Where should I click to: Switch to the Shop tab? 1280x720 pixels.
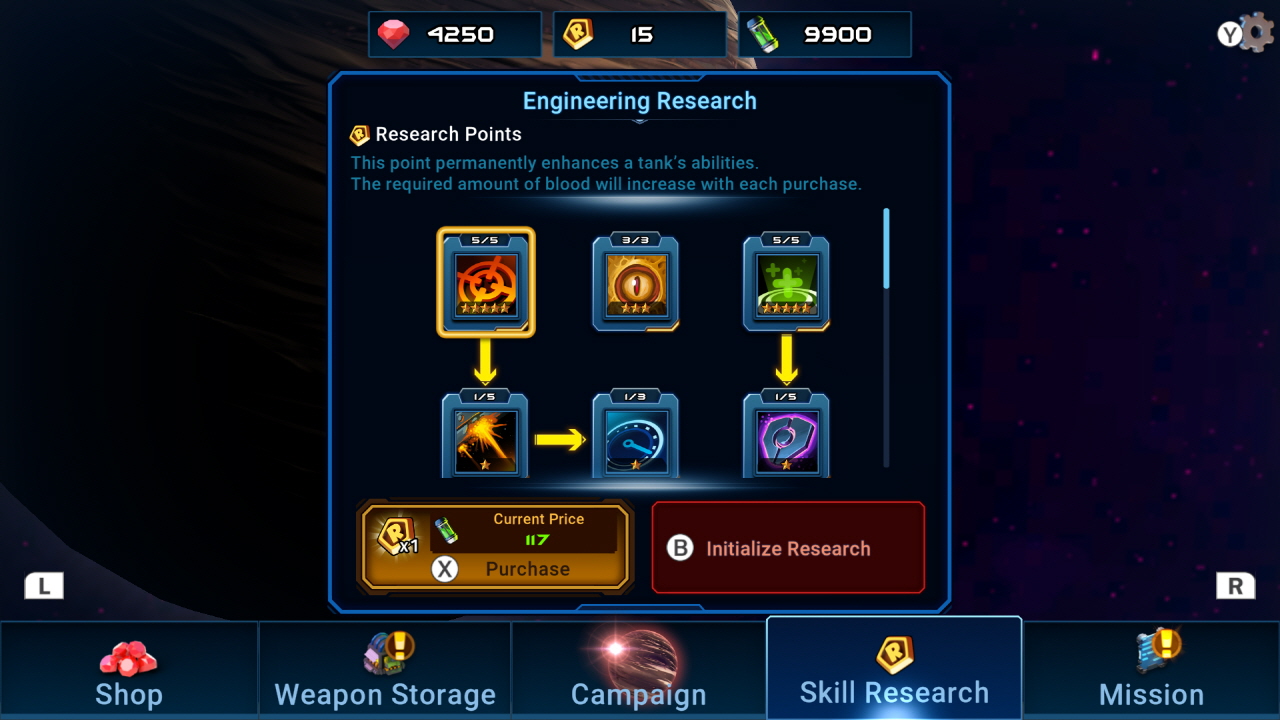point(128,667)
